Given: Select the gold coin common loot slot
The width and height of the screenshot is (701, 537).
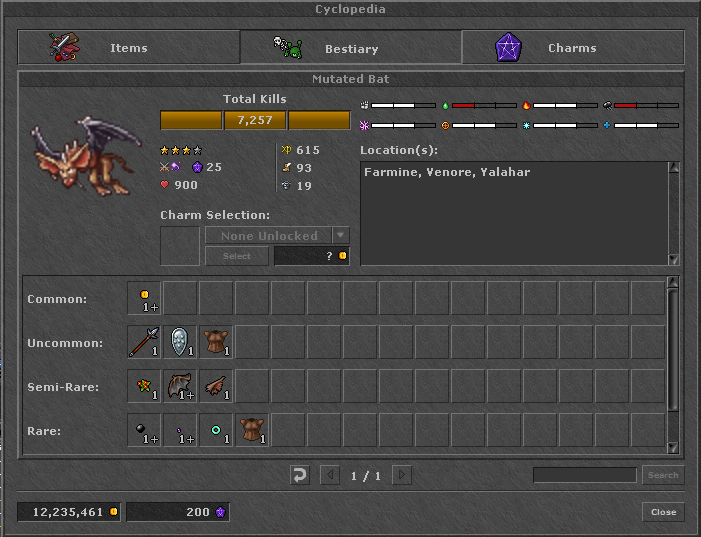Looking at the screenshot, I should (x=144, y=298).
